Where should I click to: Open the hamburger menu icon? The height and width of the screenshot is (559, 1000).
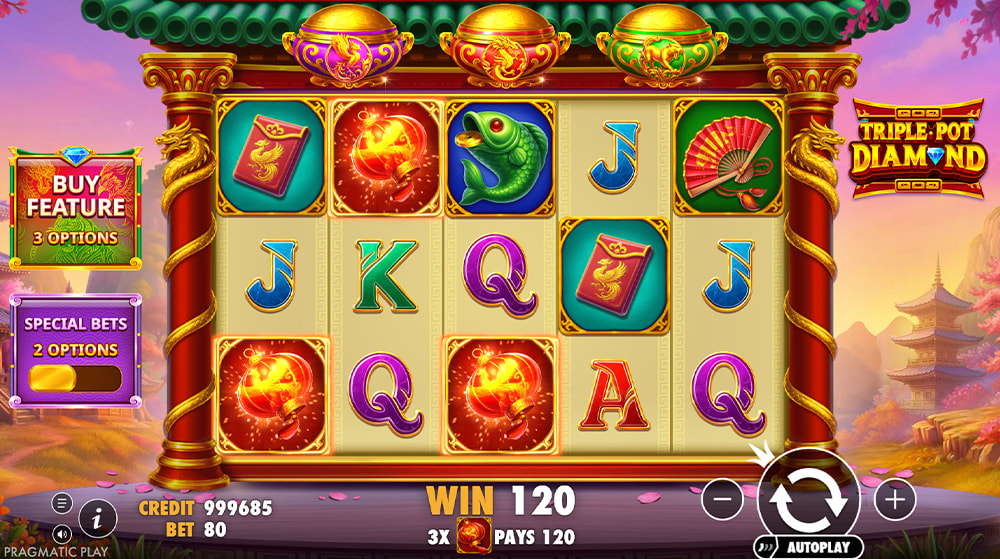click(62, 503)
